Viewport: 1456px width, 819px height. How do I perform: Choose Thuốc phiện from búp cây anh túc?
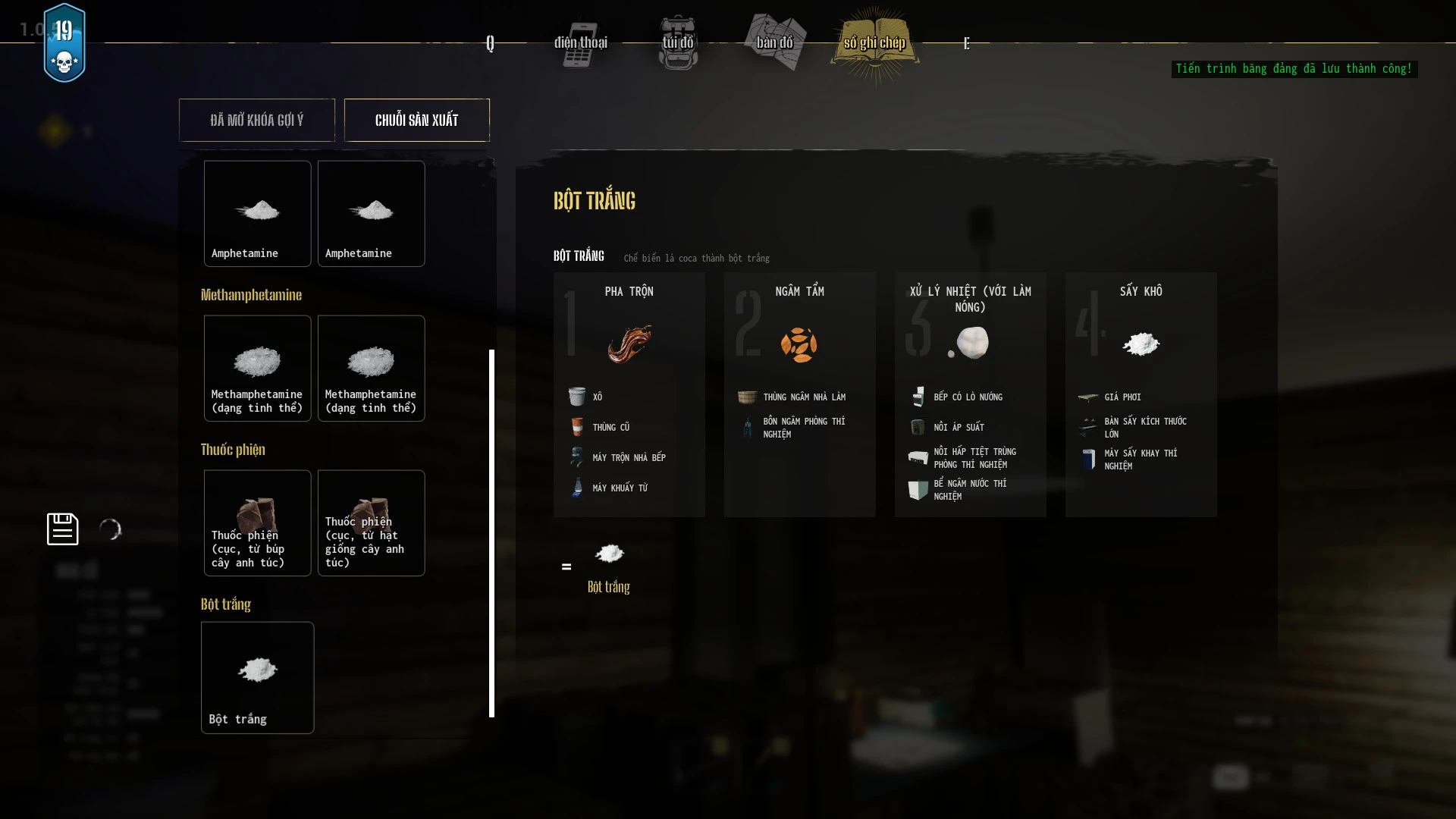pos(257,522)
